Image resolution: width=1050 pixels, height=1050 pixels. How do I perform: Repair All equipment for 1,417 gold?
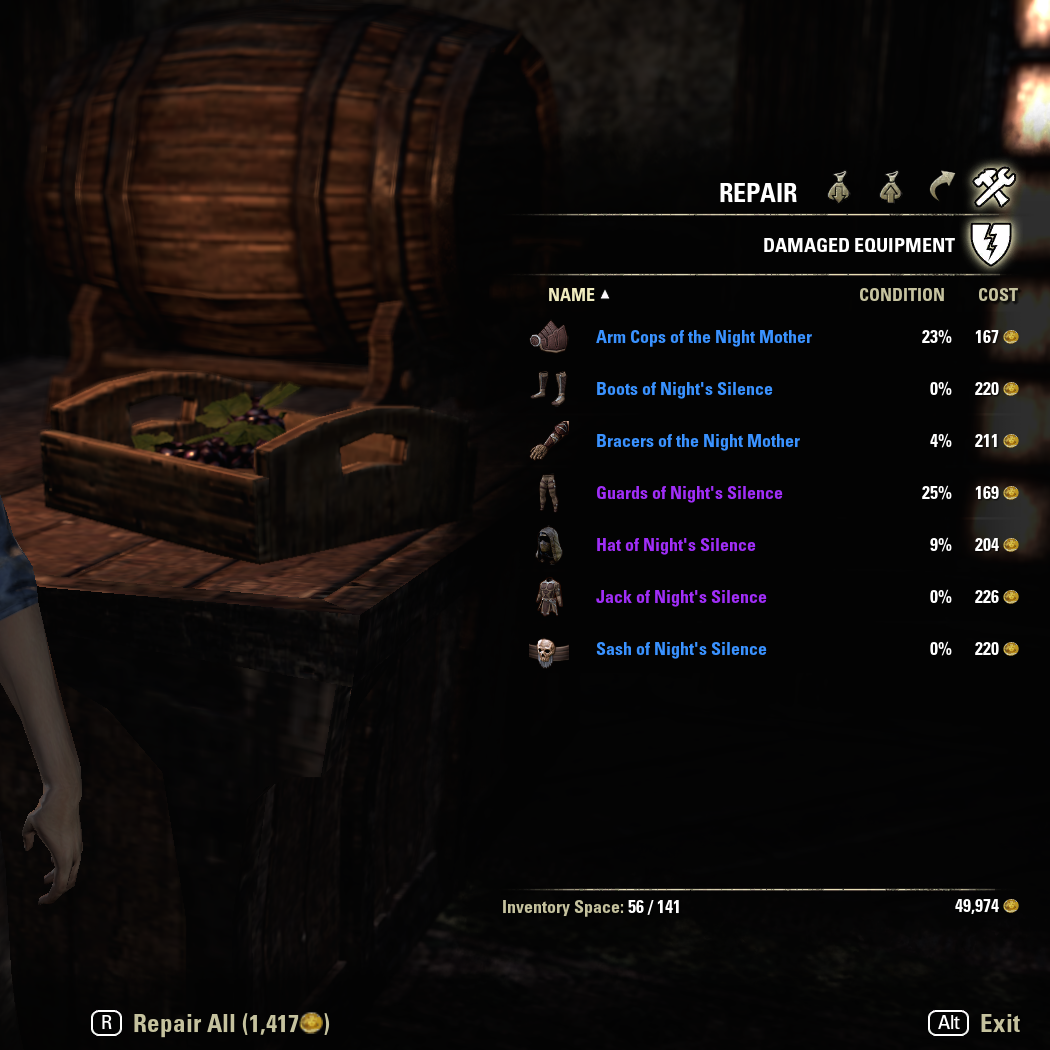pyautogui.click(x=212, y=1023)
